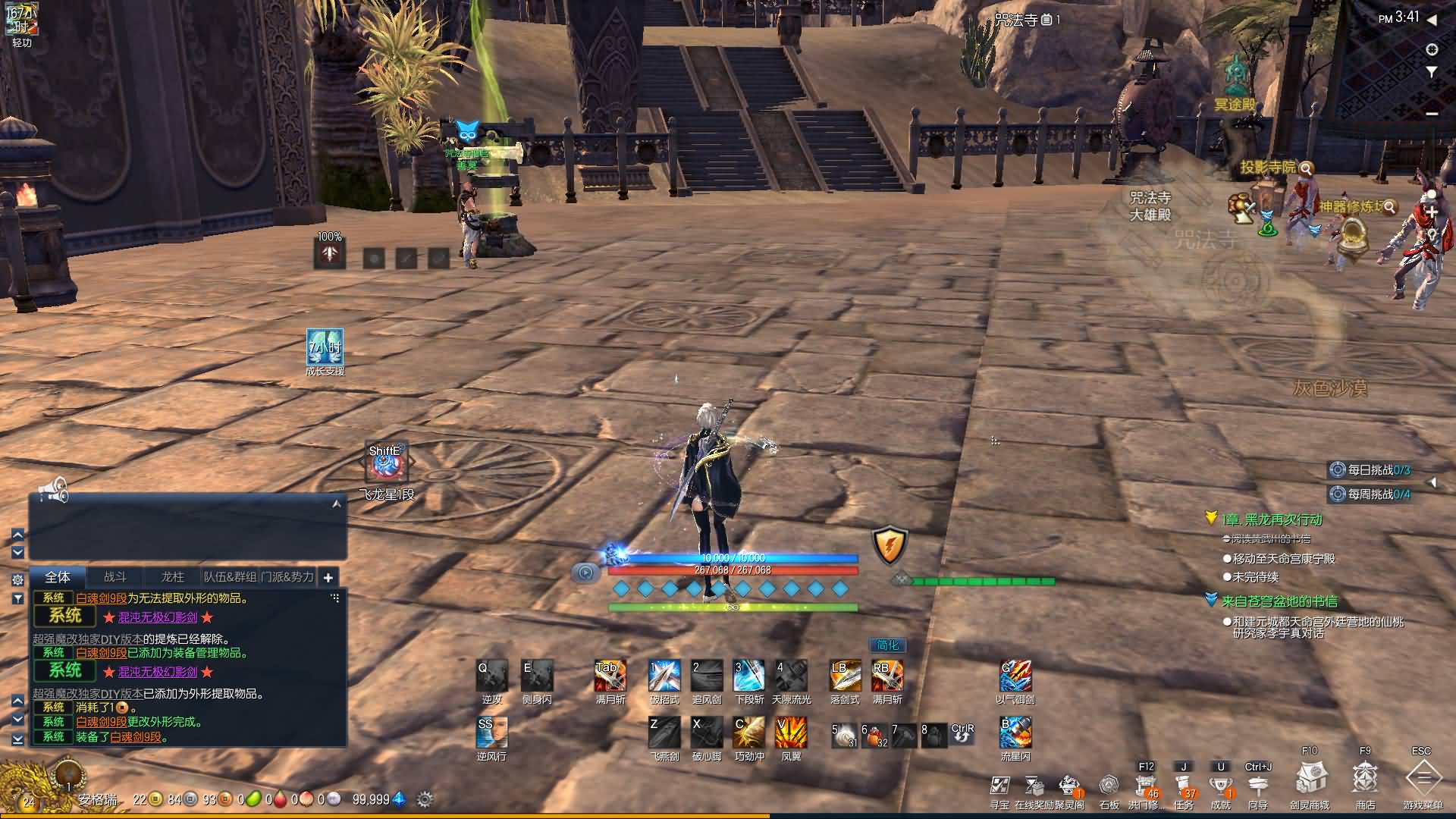This screenshot has width=1456, height=819.
Task: Click the 混沌无极幻影剑 item link in chat
Action: 158,617
